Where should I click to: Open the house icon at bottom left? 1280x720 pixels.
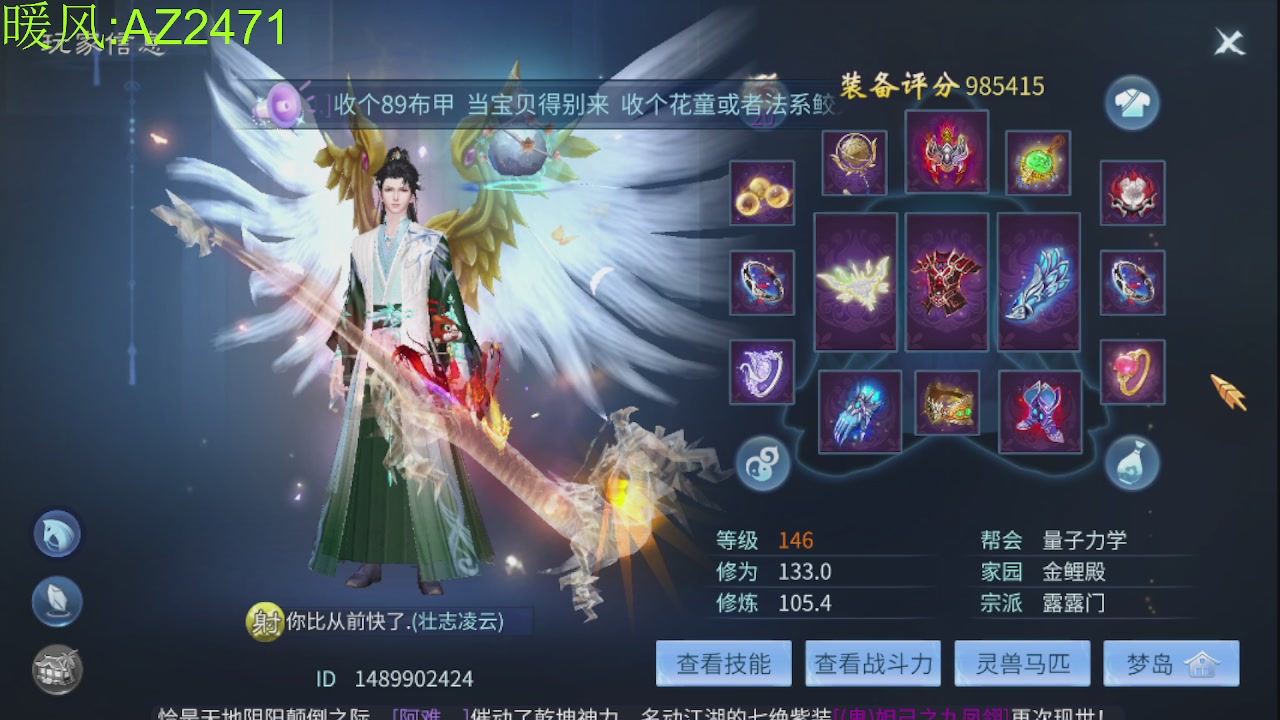coord(57,668)
